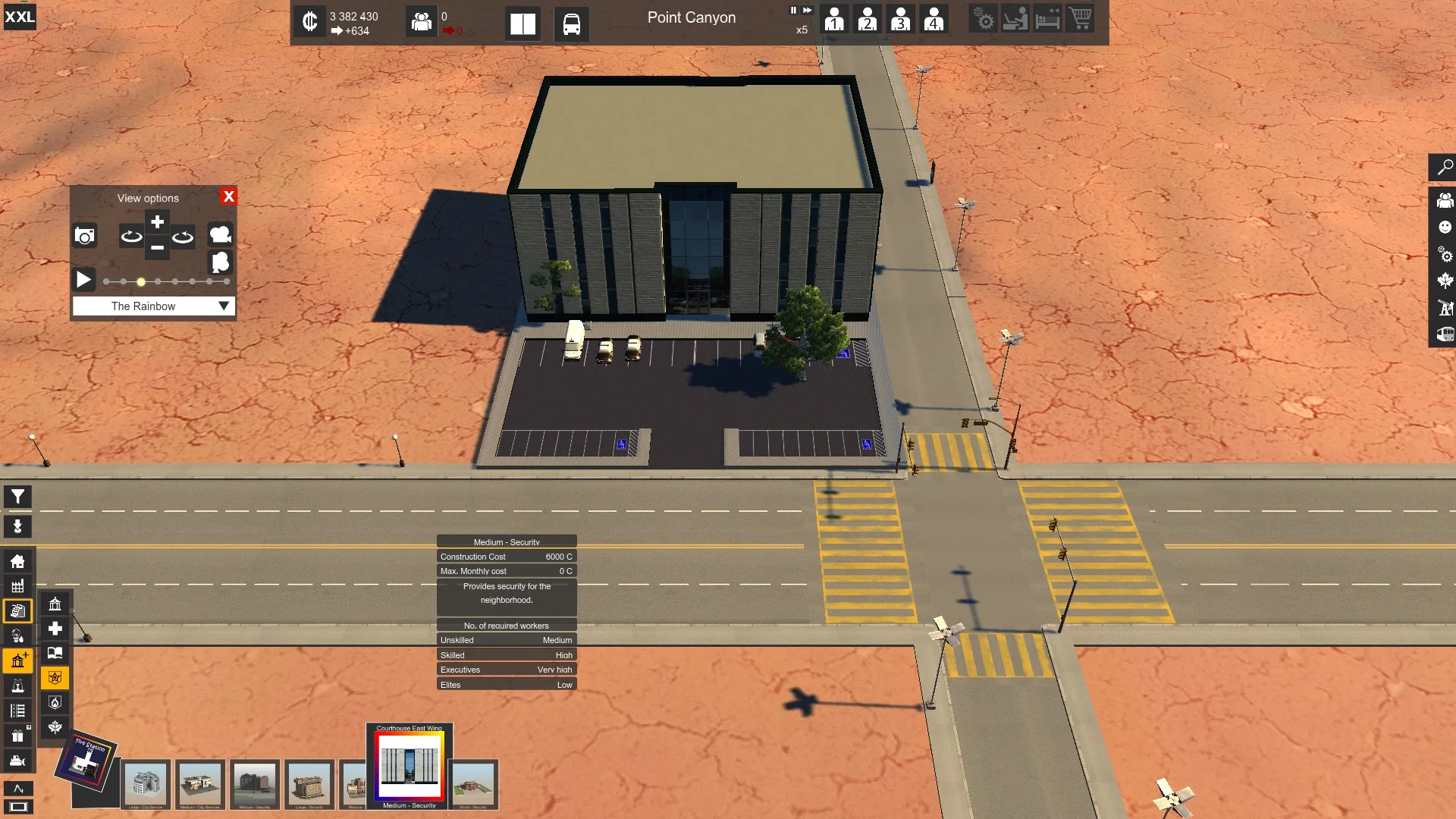1456x819 pixels.
Task: Open the funnel filter tool
Action: click(x=17, y=497)
